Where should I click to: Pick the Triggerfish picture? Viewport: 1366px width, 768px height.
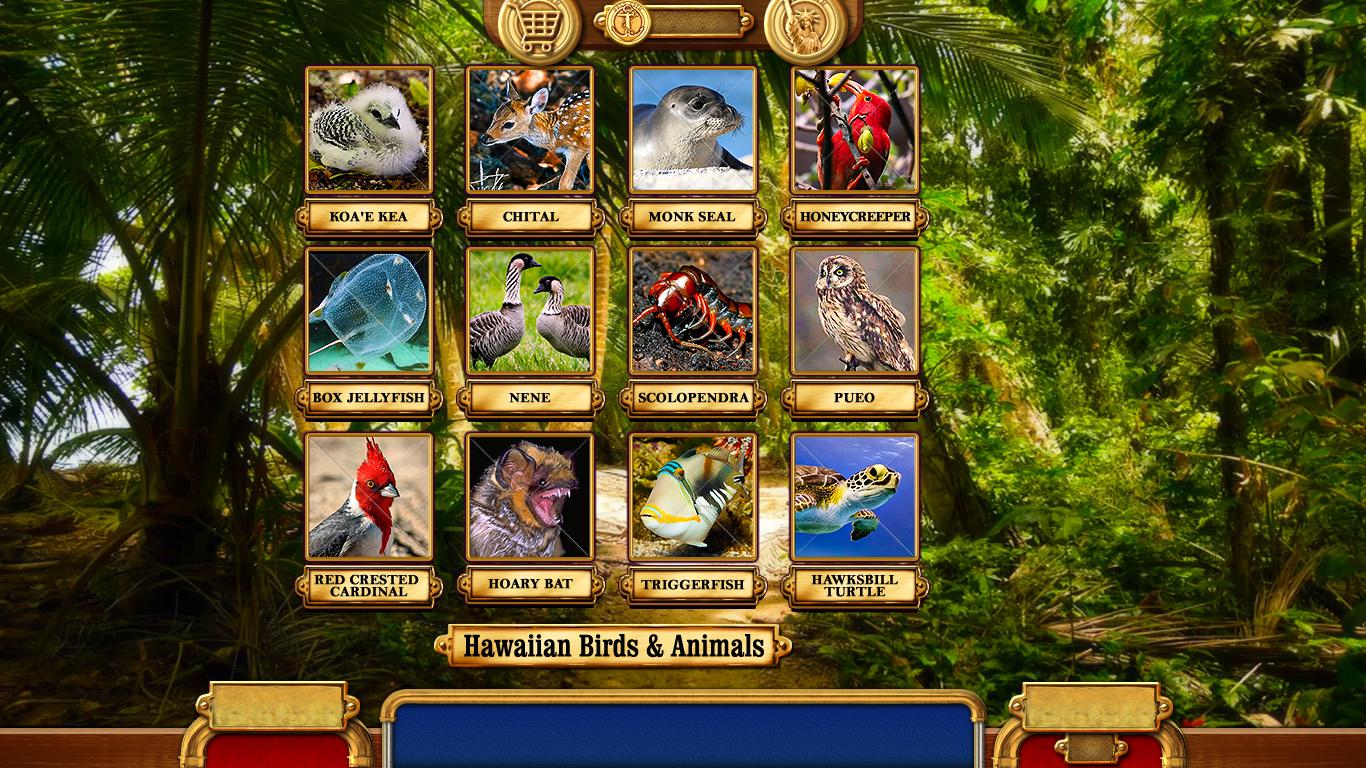(692, 496)
